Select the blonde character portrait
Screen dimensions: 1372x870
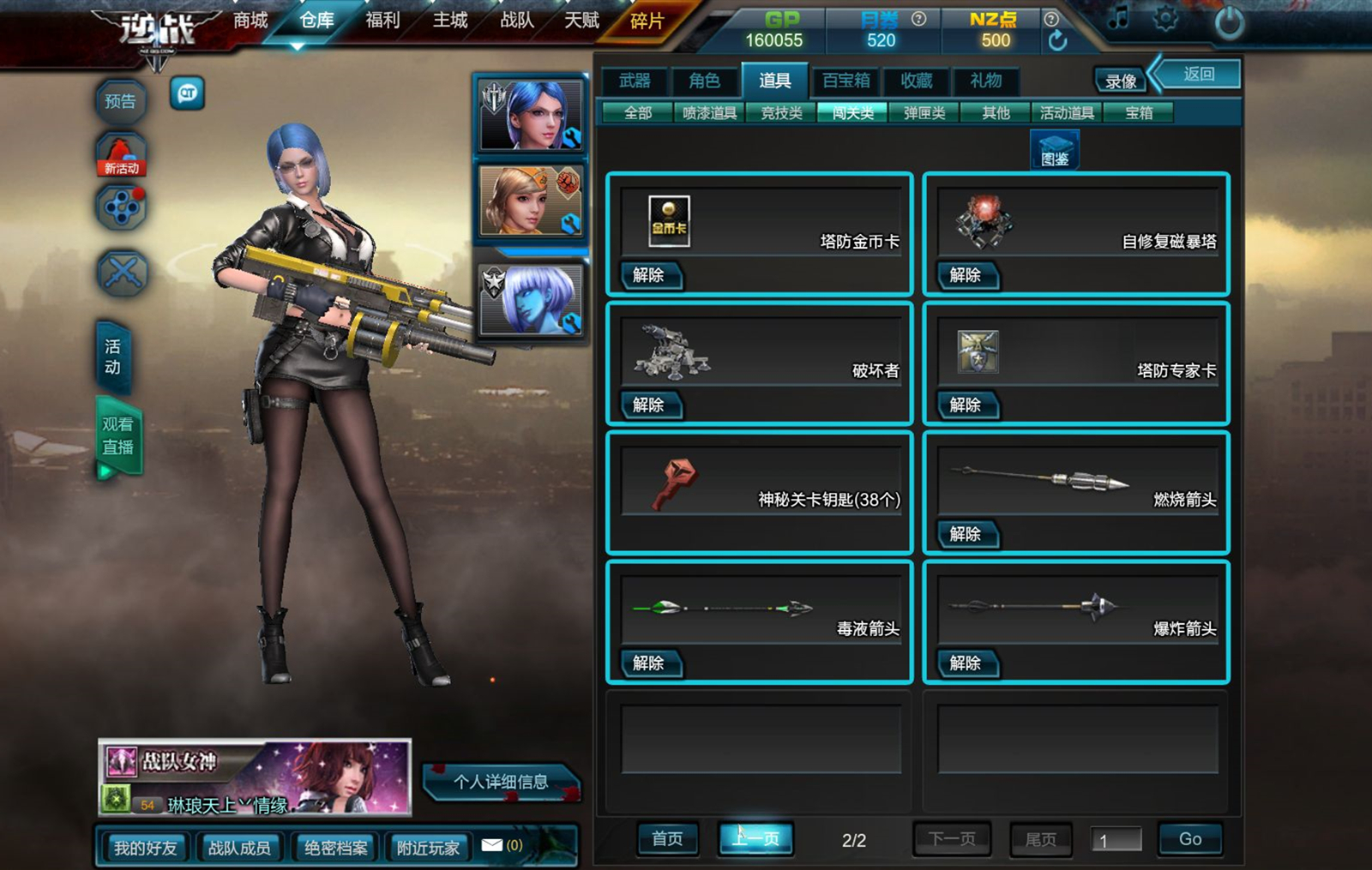[531, 202]
